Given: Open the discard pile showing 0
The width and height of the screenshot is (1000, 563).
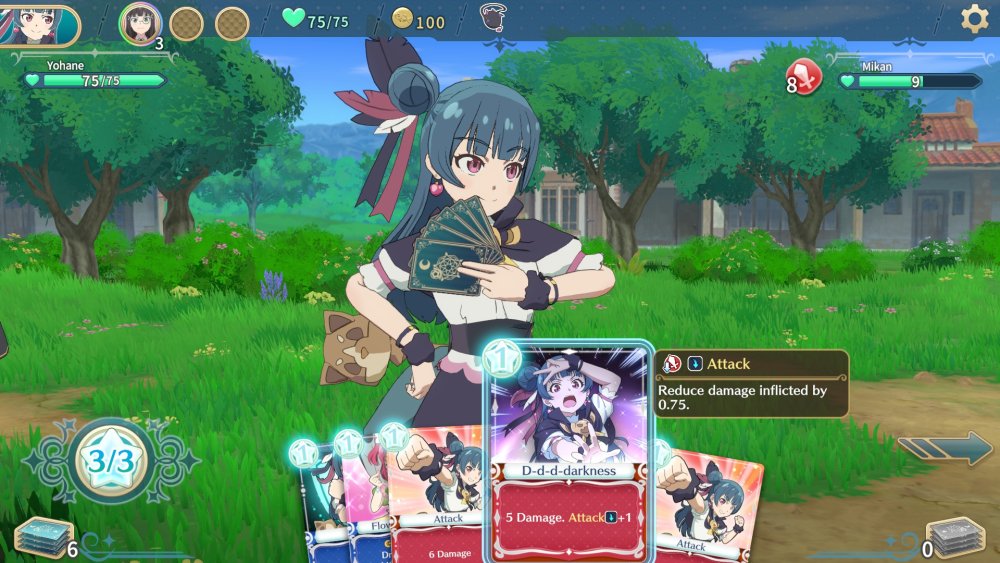Looking at the screenshot, I should (x=955, y=537).
